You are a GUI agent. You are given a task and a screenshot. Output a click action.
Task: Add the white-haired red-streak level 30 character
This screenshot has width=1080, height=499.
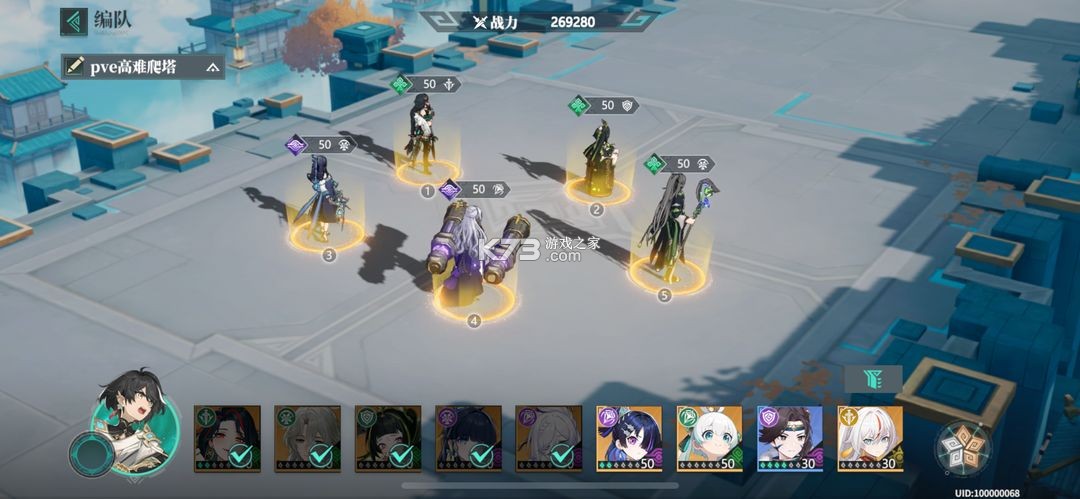click(869, 438)
